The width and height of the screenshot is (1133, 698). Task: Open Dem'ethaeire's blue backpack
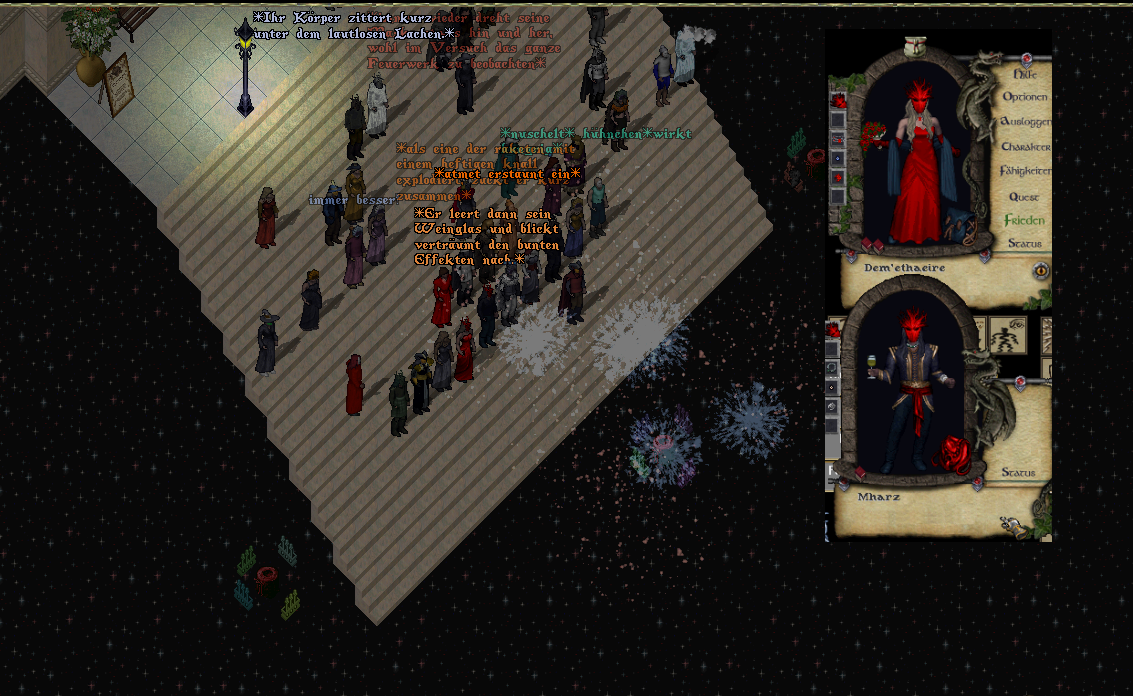click(x=959, y=226)
